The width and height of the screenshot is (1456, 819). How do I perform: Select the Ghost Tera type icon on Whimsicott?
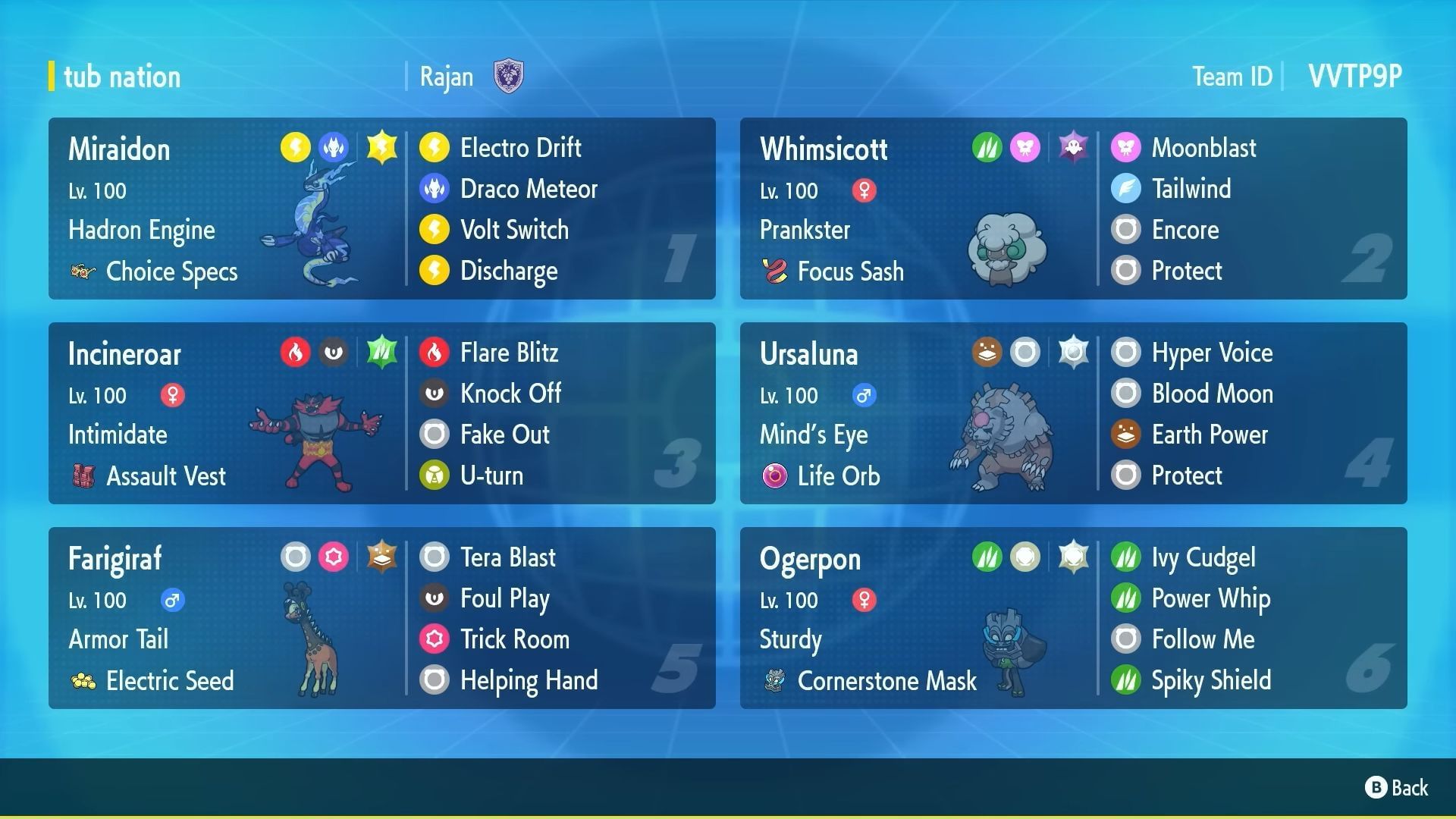(x=1073, y=146)
